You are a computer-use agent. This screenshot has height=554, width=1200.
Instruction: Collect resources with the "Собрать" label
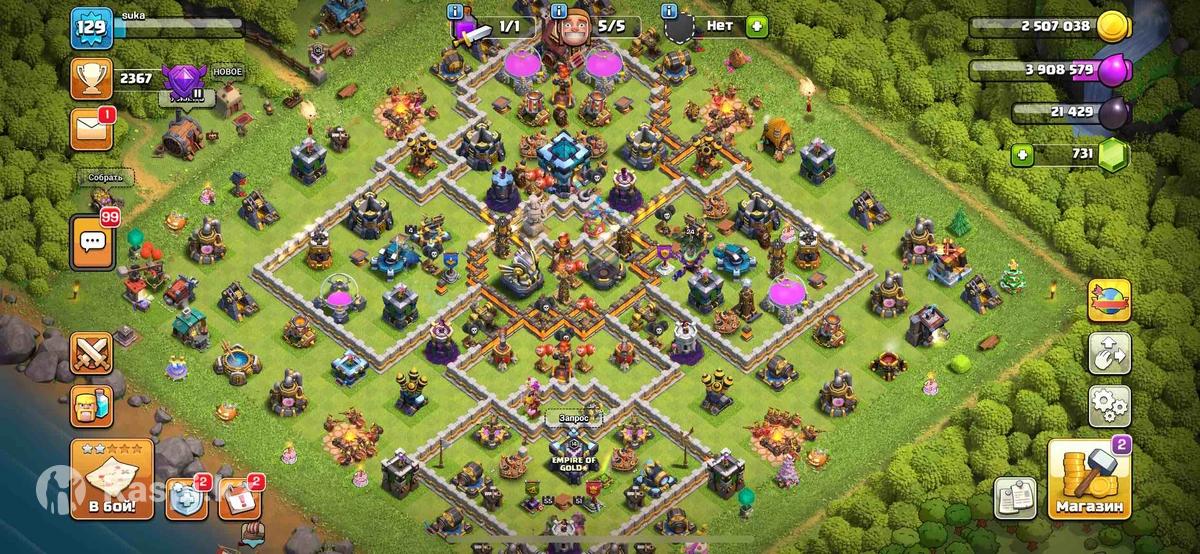[x=103, y=178]
